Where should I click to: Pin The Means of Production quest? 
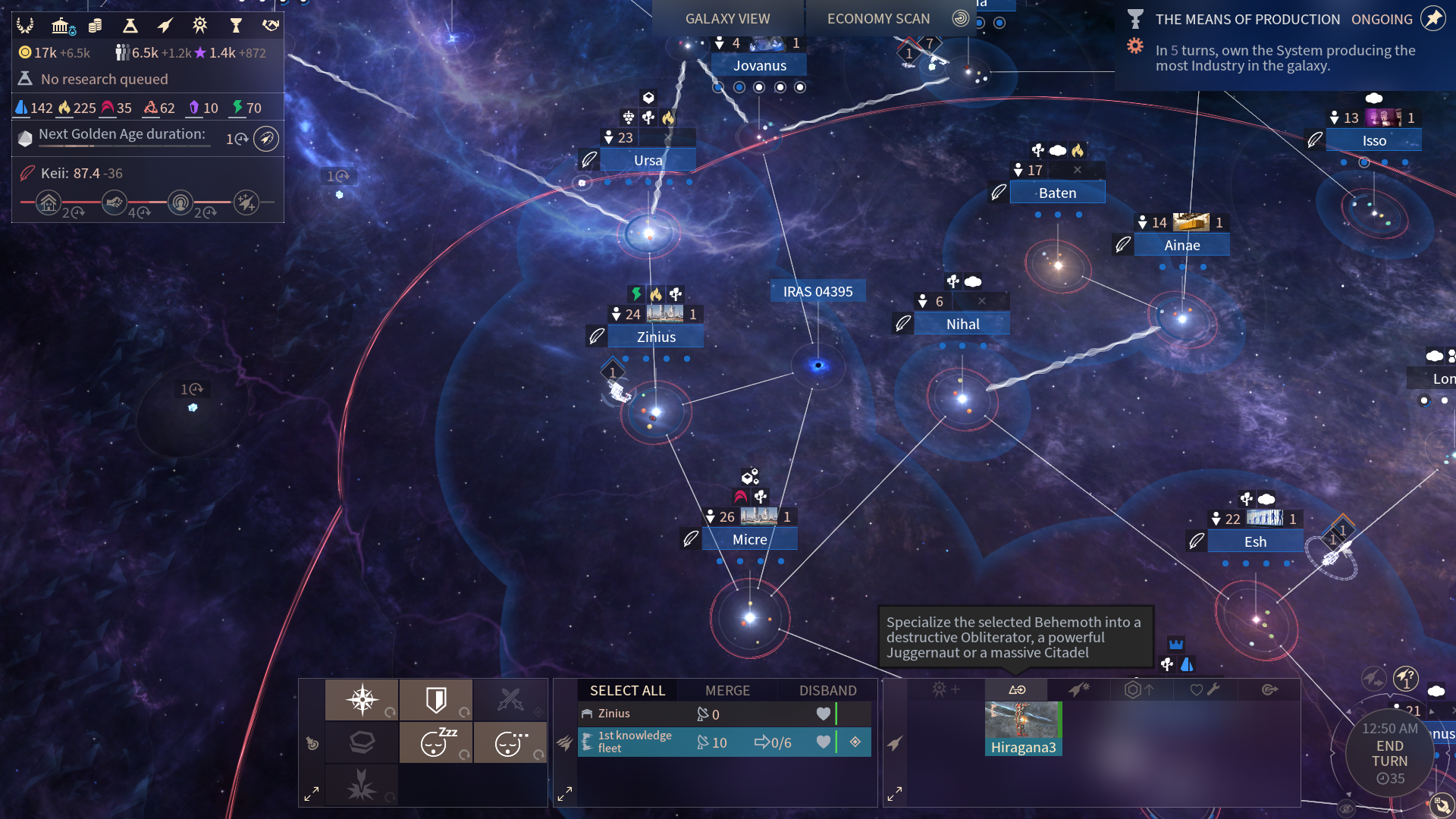point(1432,19)
